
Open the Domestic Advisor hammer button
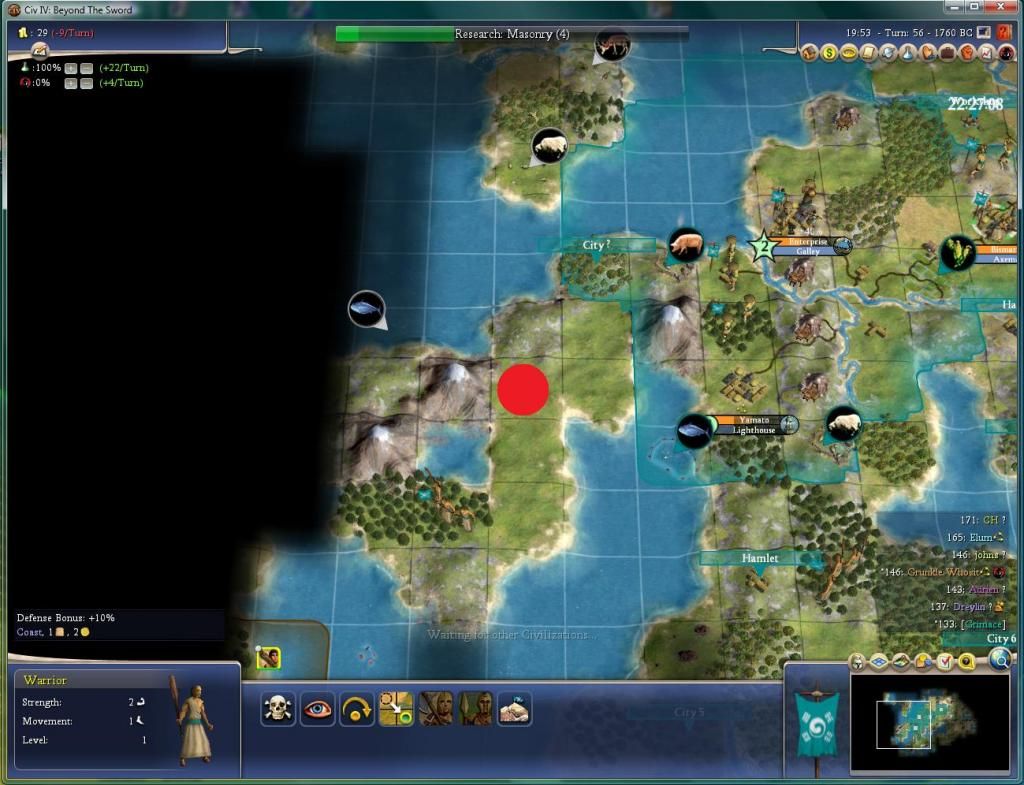(x=811, y=52)
